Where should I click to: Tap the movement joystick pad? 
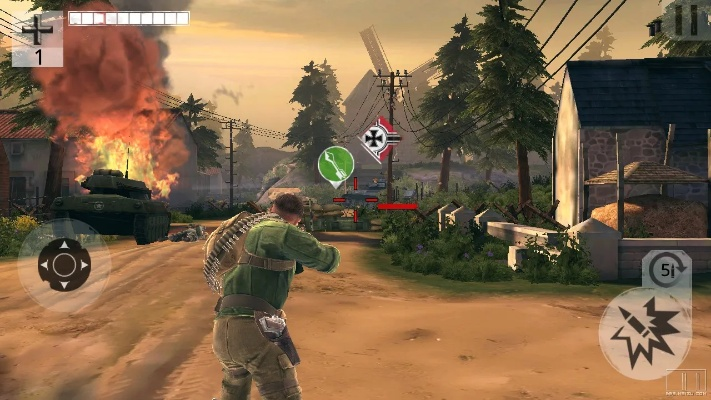point(64,265)
